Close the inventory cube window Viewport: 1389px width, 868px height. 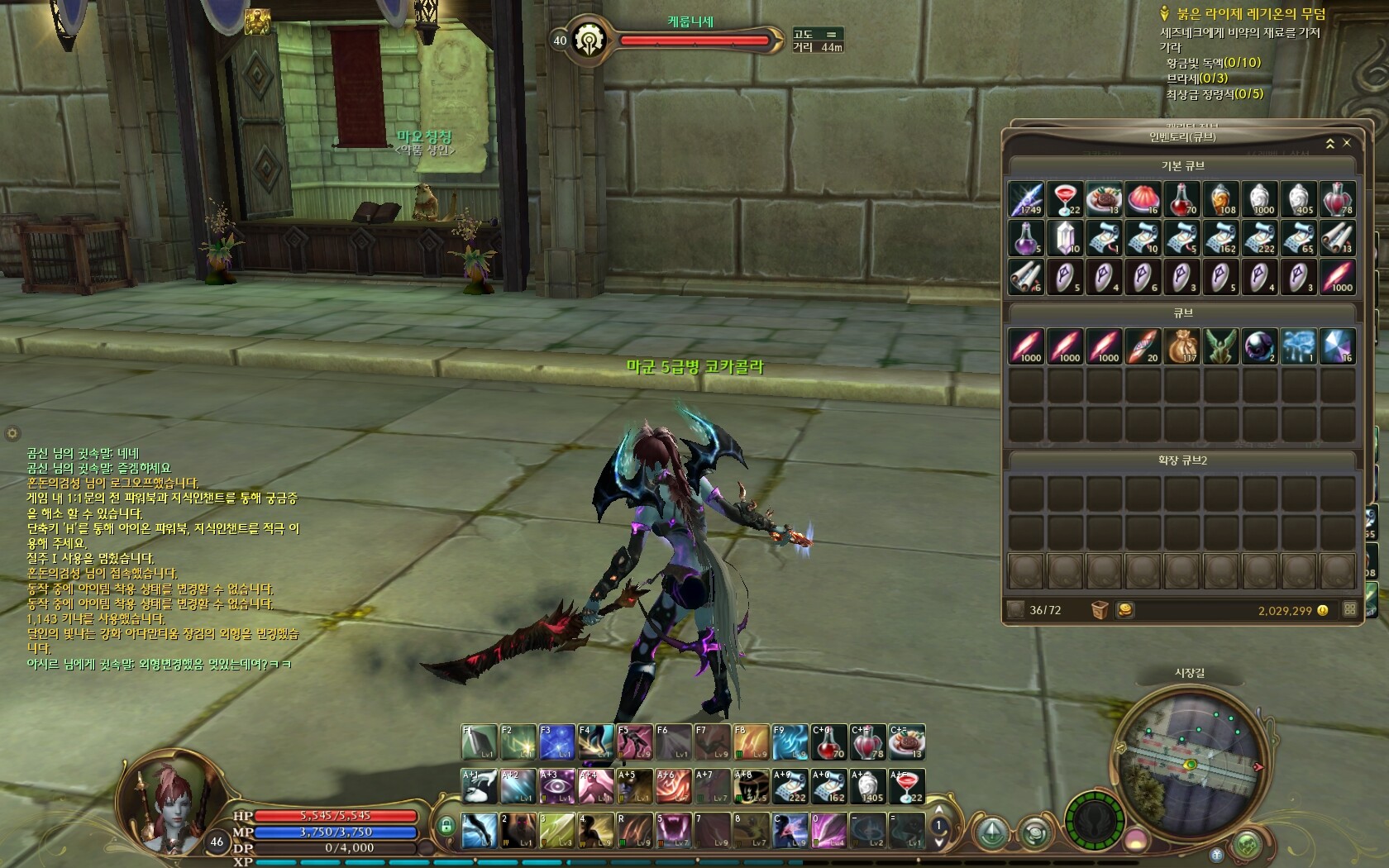[x=1347, y=143]
